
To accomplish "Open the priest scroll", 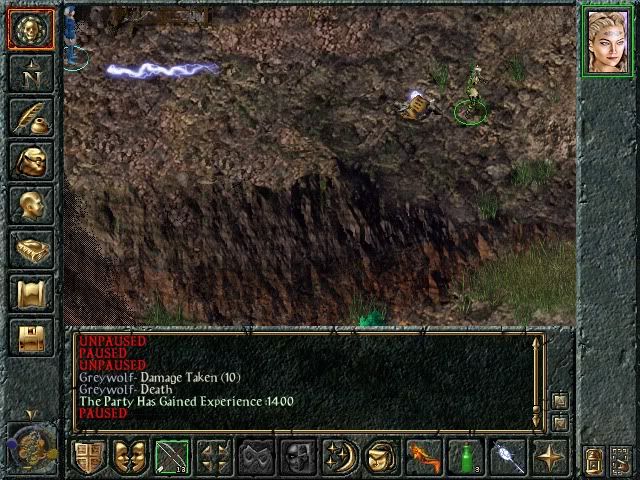I will 31,292.
